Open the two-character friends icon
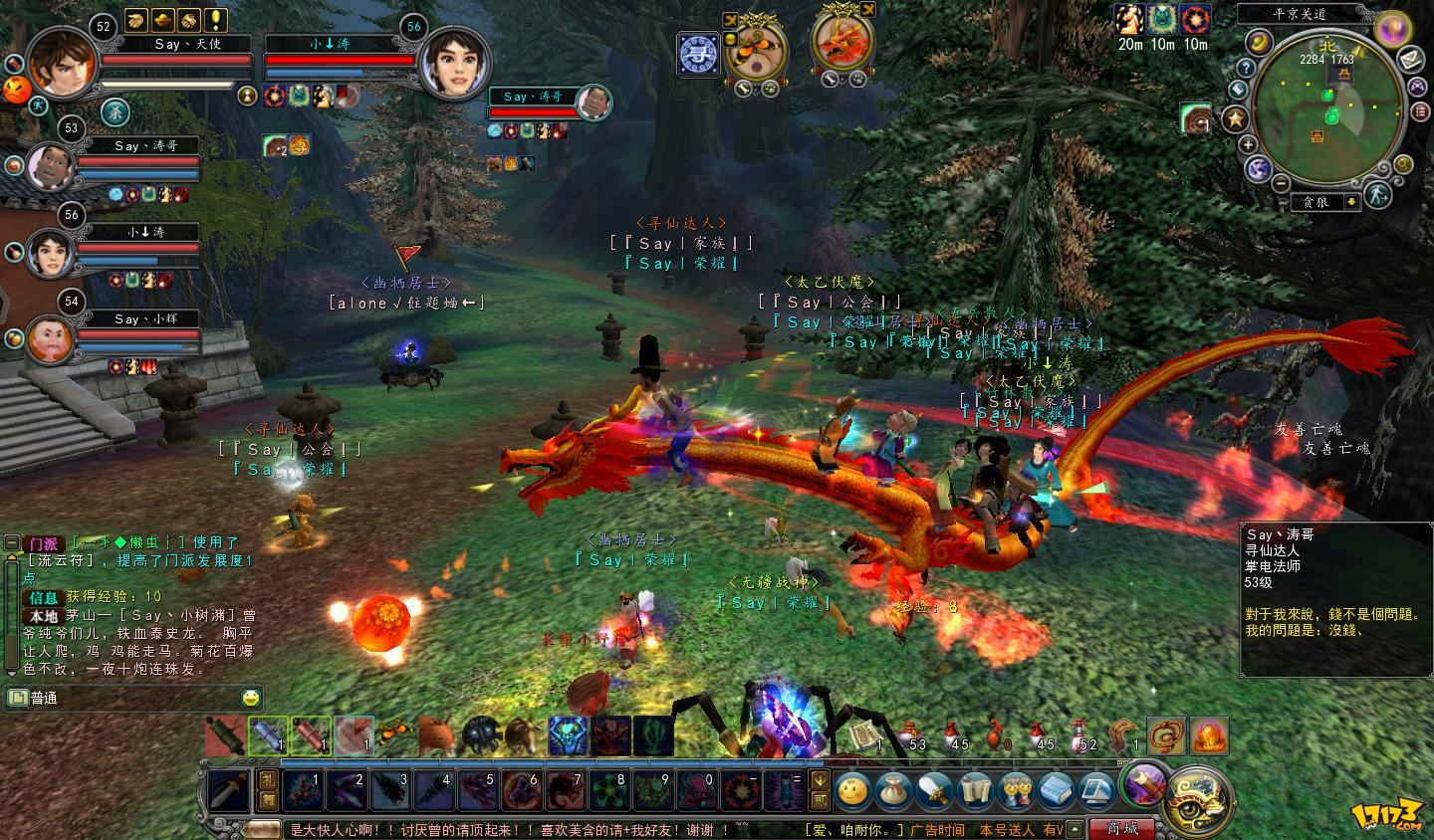The height and width of the screenshot is (840, 1434). pos(1016,791)
